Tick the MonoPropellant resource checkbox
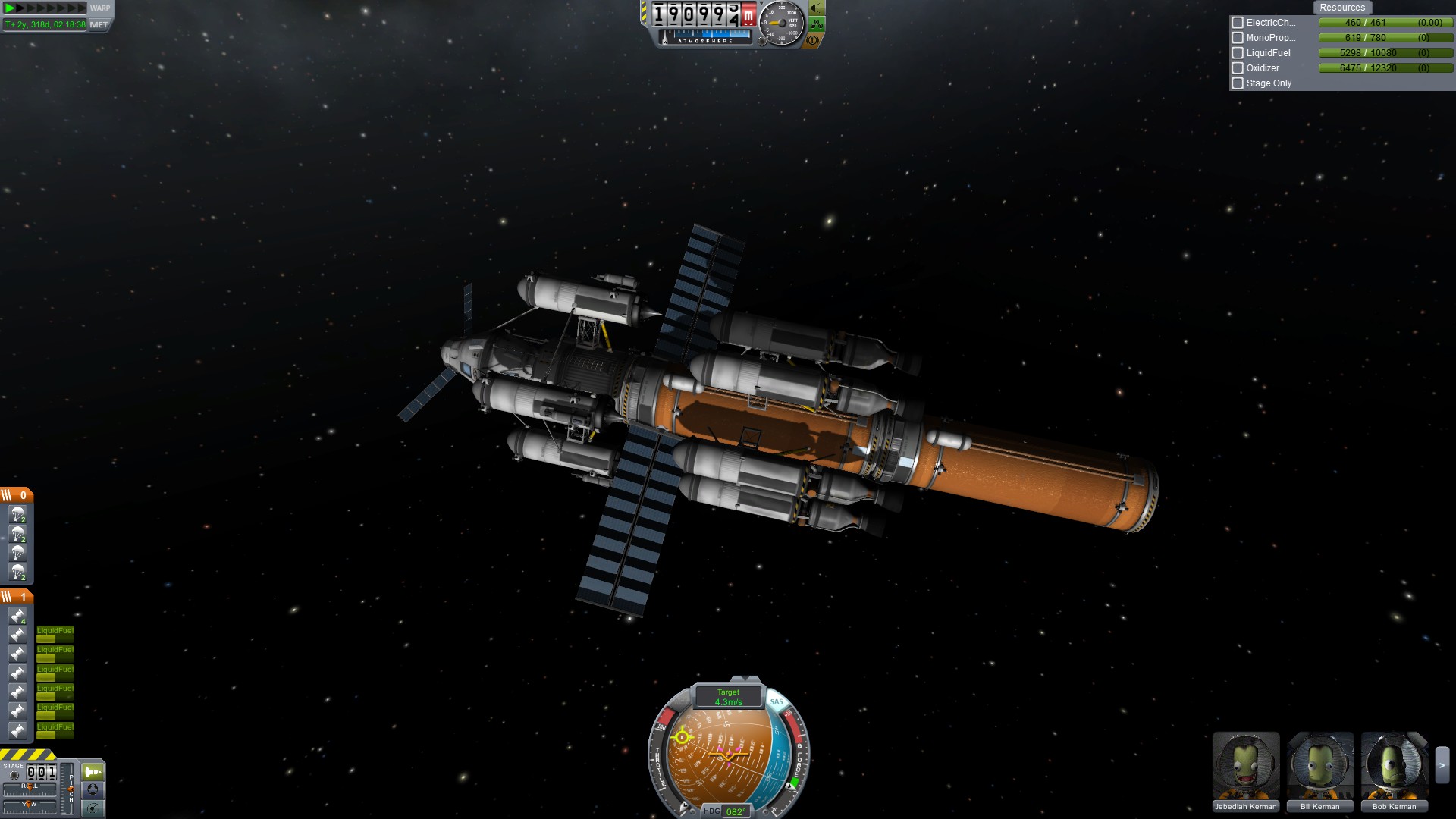Viewport: 1456px width, 819px height. coord(1238,38)
